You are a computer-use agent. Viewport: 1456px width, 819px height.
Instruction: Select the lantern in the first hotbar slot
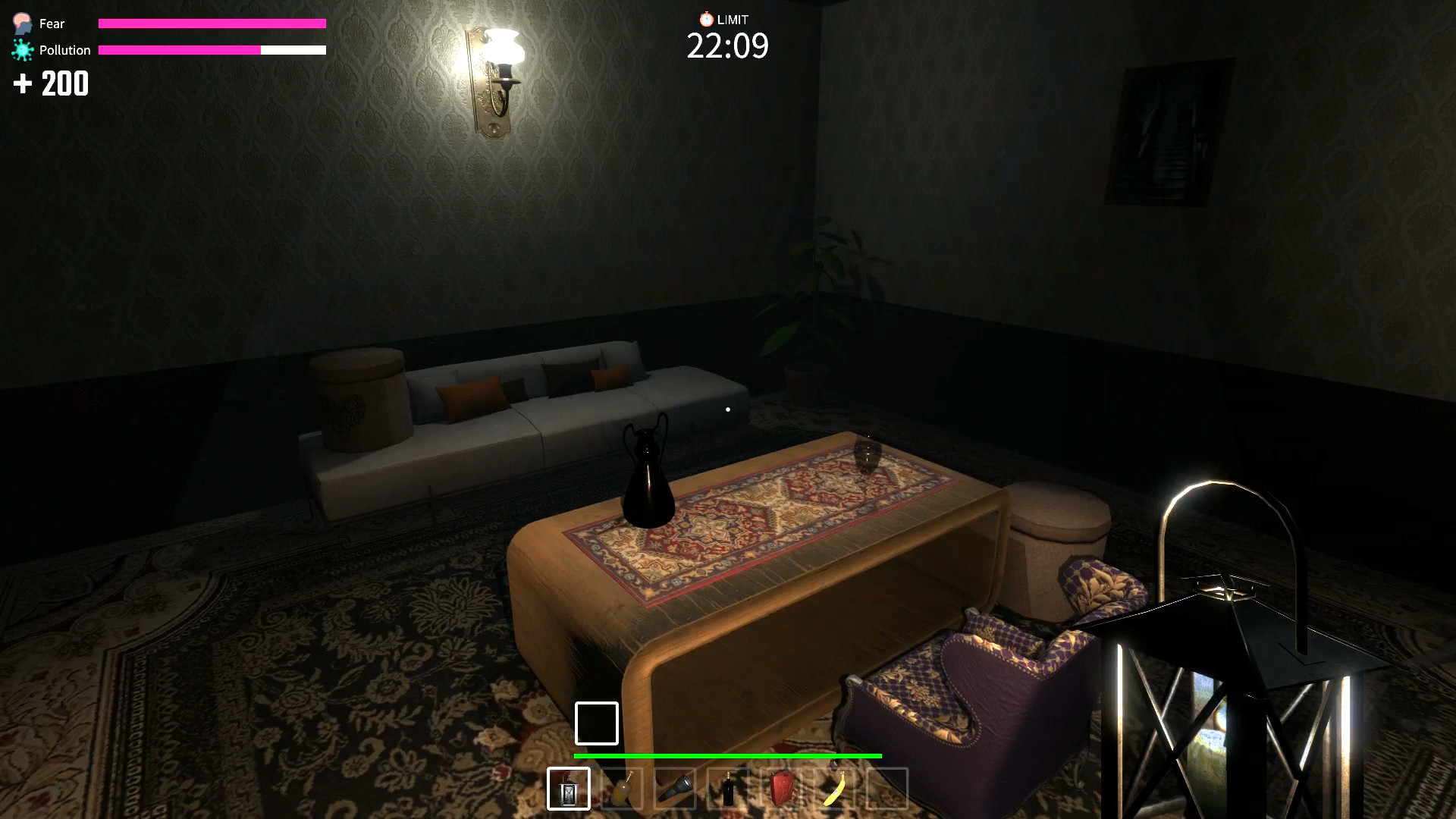569,789
